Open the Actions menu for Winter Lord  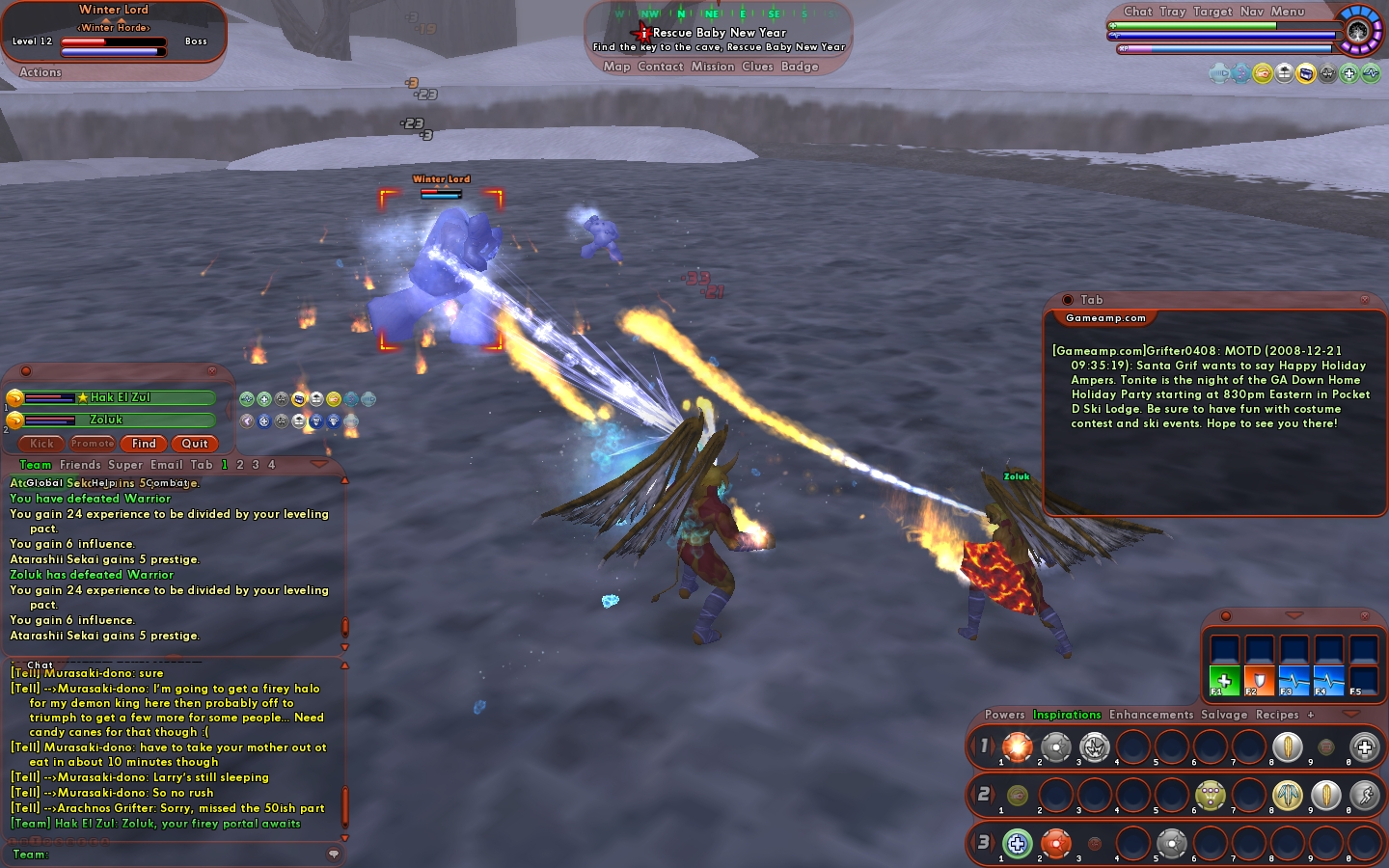(x=41, y=72)
